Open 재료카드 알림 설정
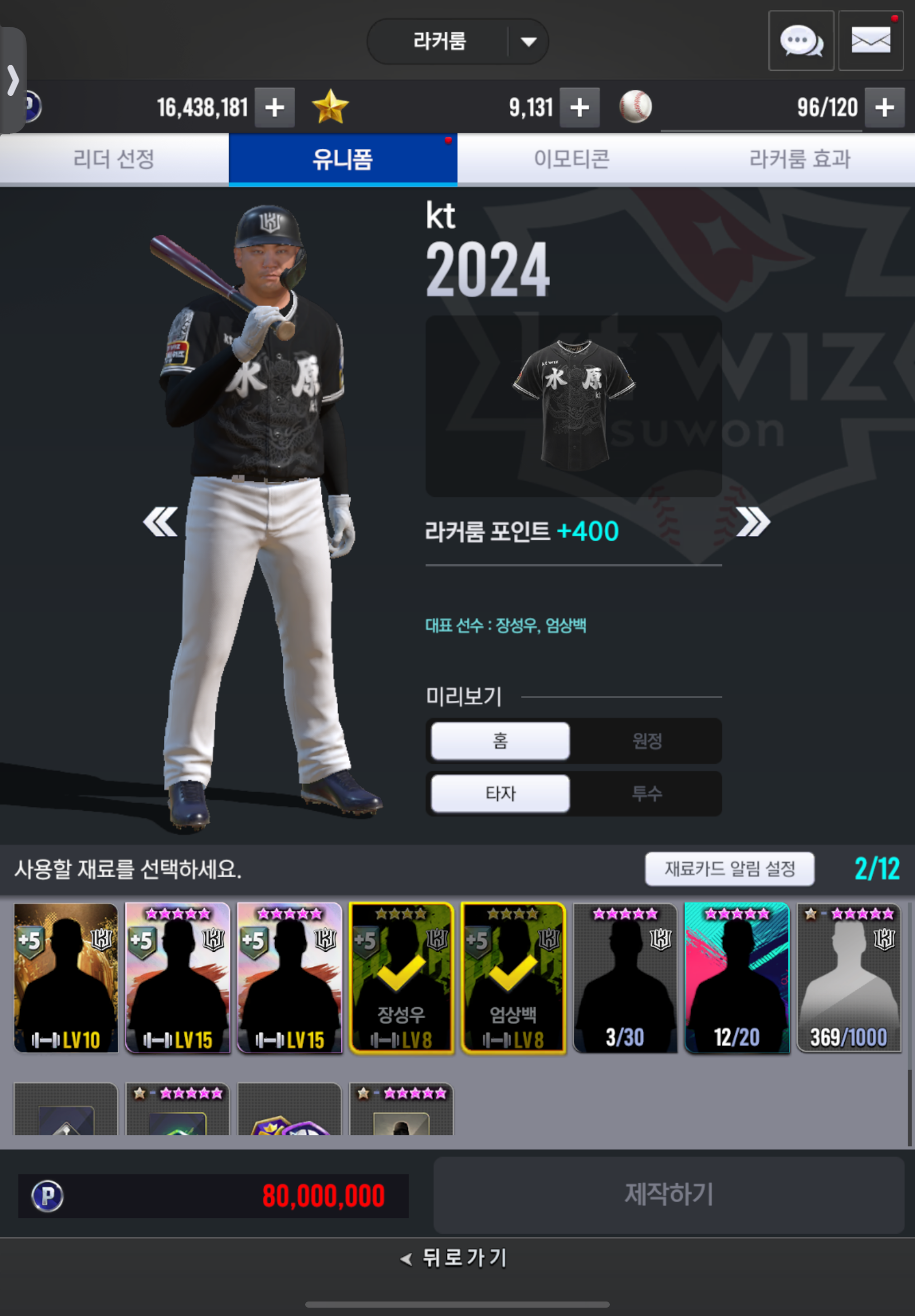The width and height of the screenshot is (915, 1316). pyautogui.click(x=729, y=869)
